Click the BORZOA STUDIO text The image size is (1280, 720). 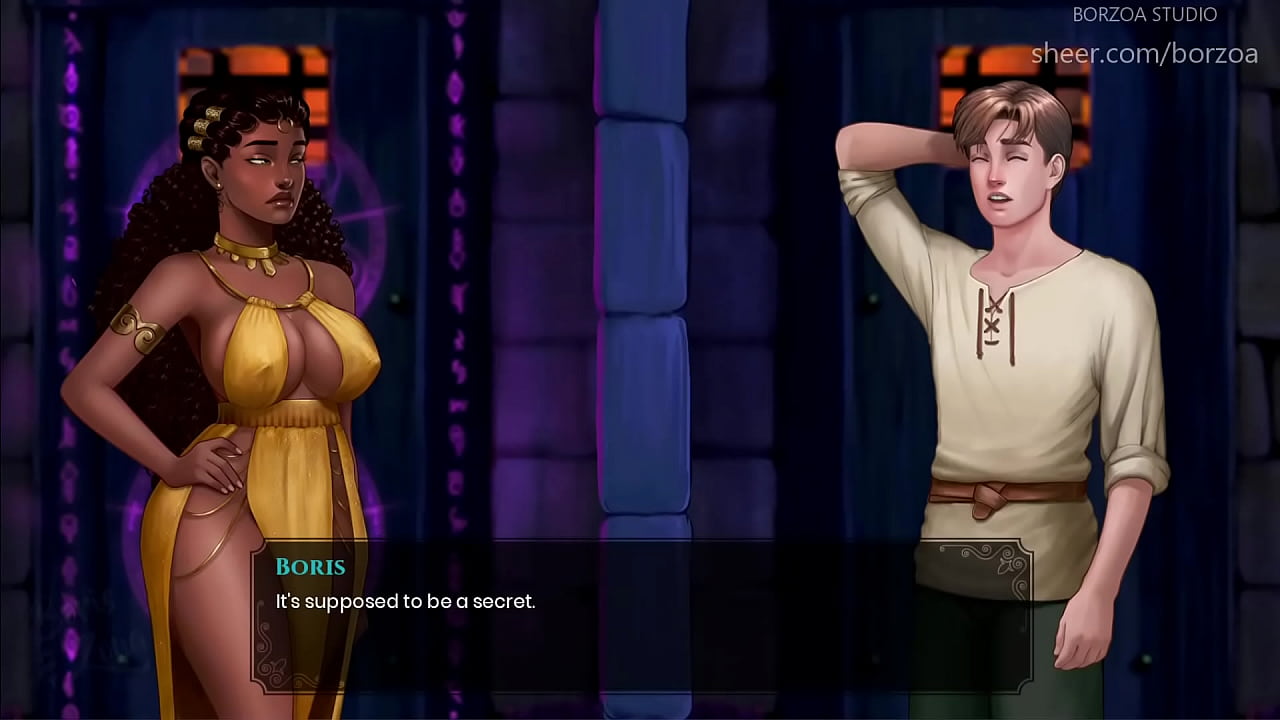click(x=1144, y=14)
